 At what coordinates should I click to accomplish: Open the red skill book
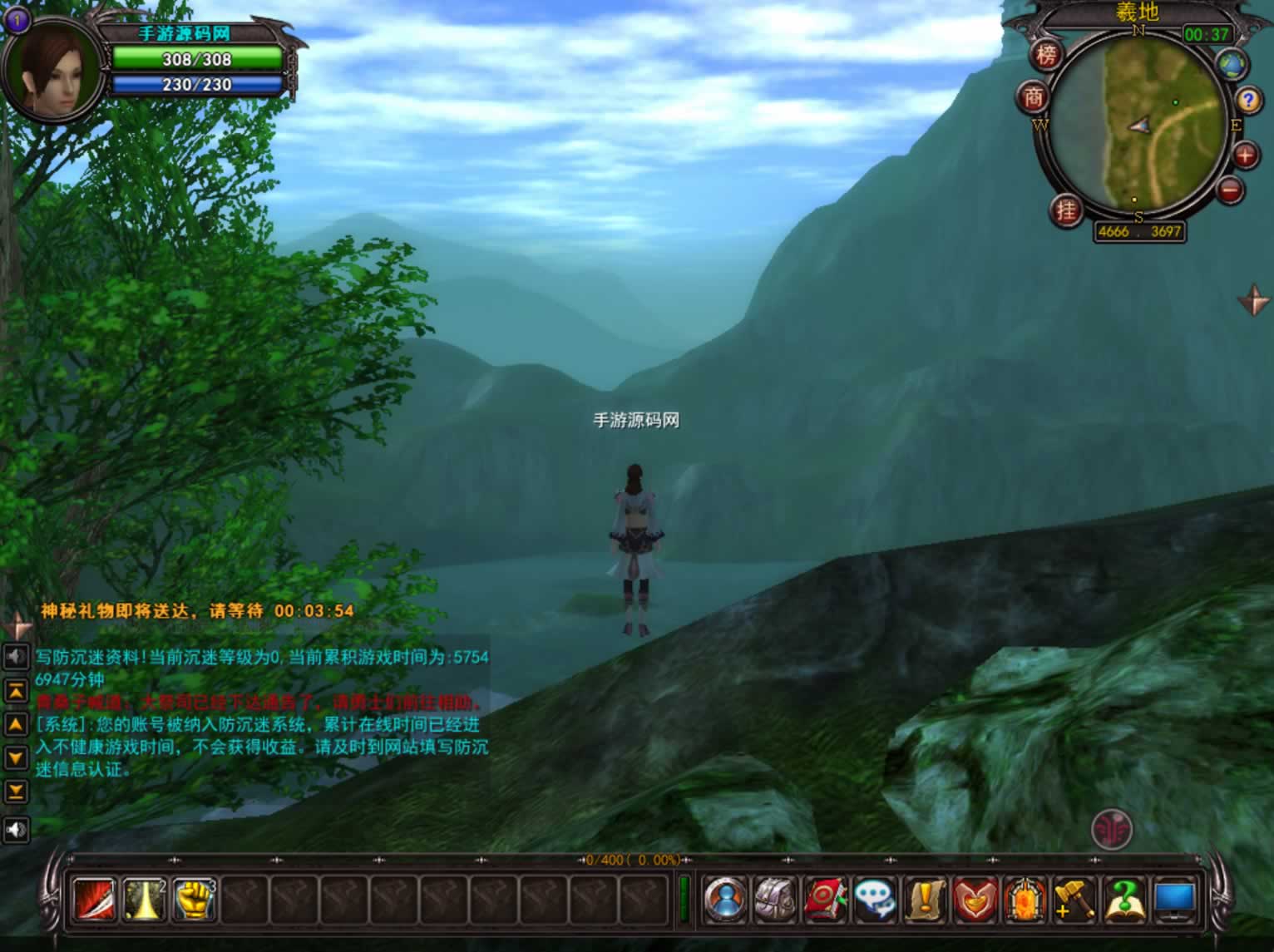coord(825,900)
